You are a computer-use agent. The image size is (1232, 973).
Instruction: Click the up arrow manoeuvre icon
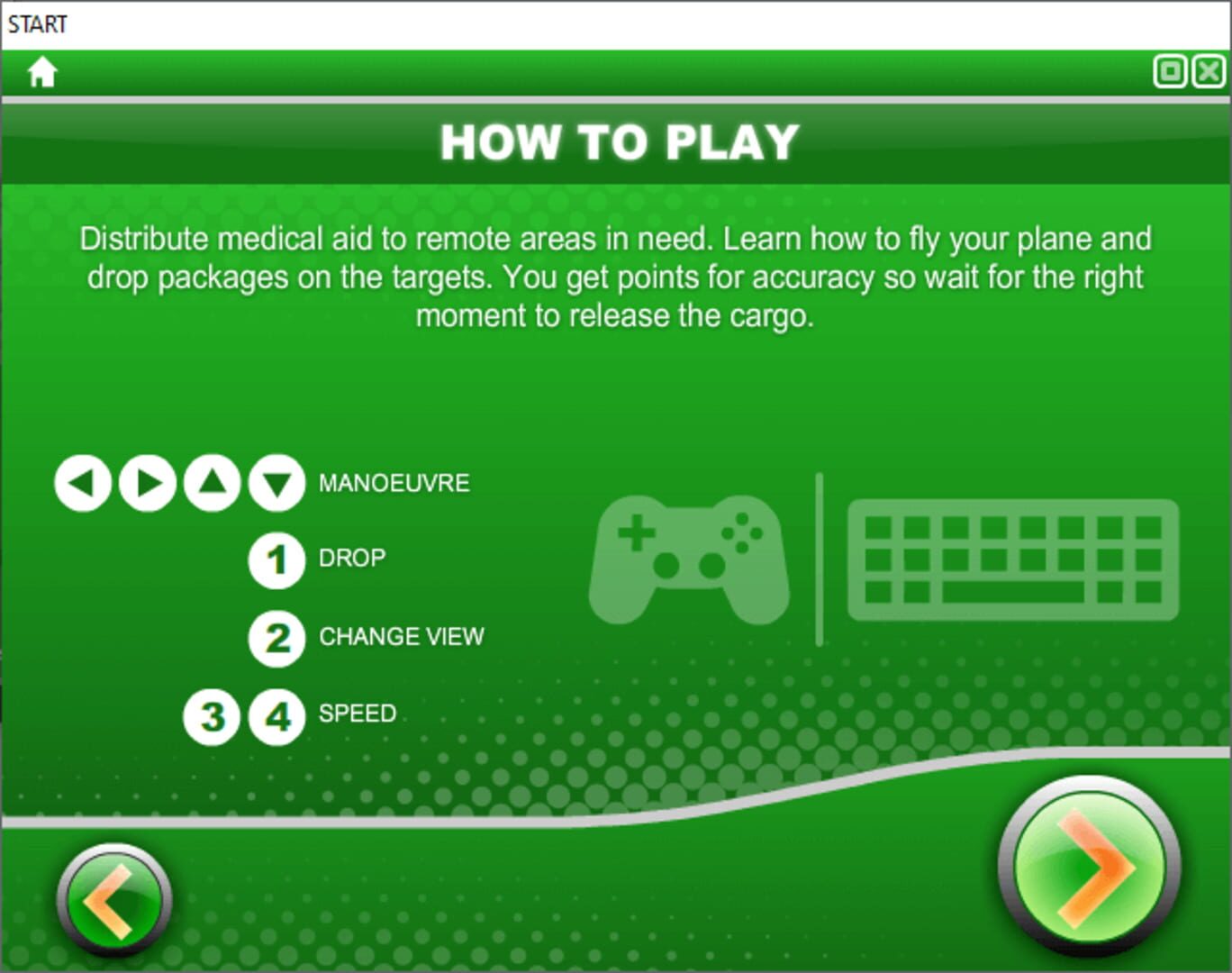(211, 482)
